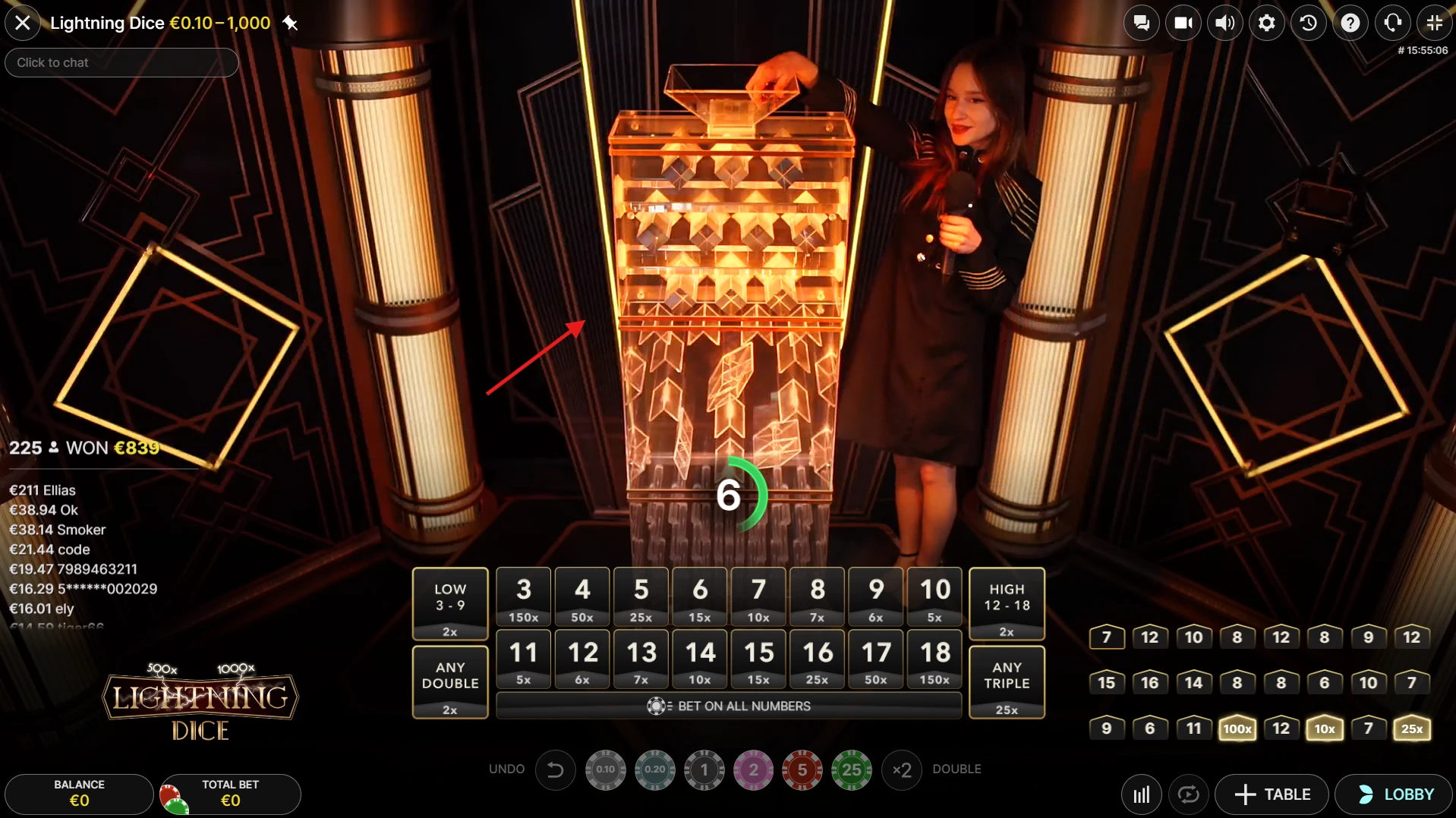Click the chat input box

(x=121, y=62)
